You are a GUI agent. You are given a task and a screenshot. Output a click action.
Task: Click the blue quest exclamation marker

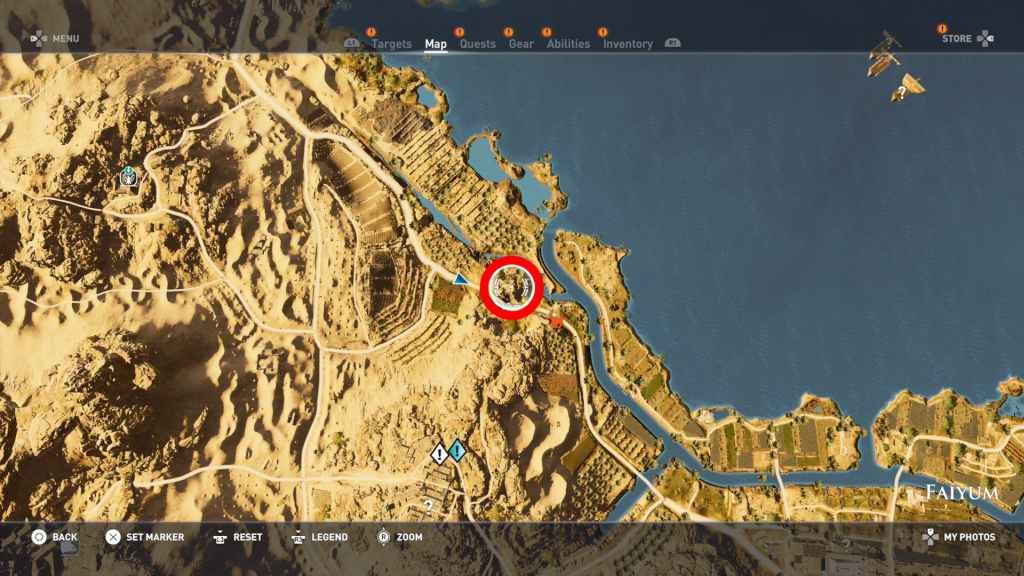coord(457,452)
